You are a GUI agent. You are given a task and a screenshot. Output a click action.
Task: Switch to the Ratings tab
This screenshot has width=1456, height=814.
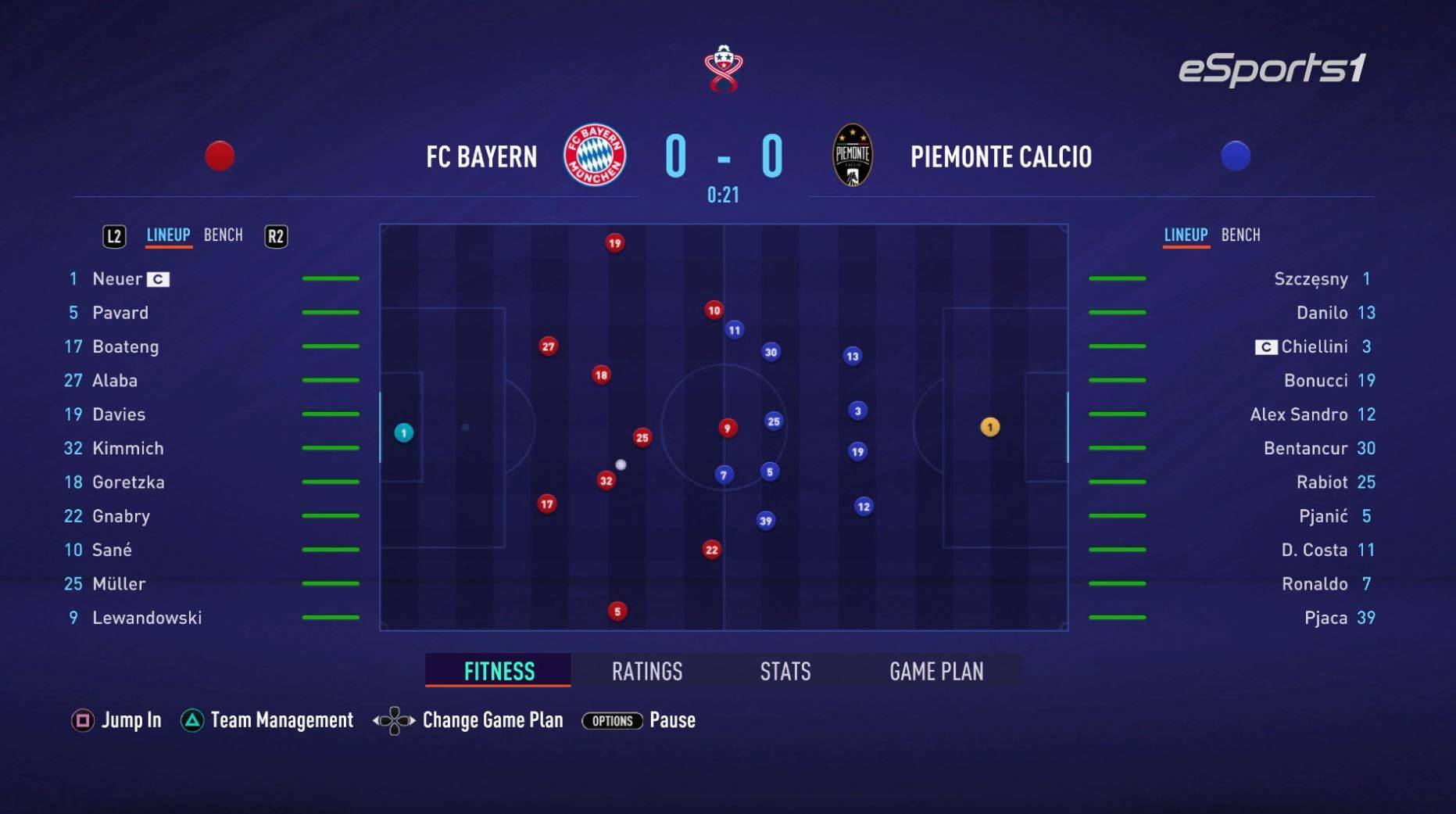pyautogui.click(x=646, y=671)
